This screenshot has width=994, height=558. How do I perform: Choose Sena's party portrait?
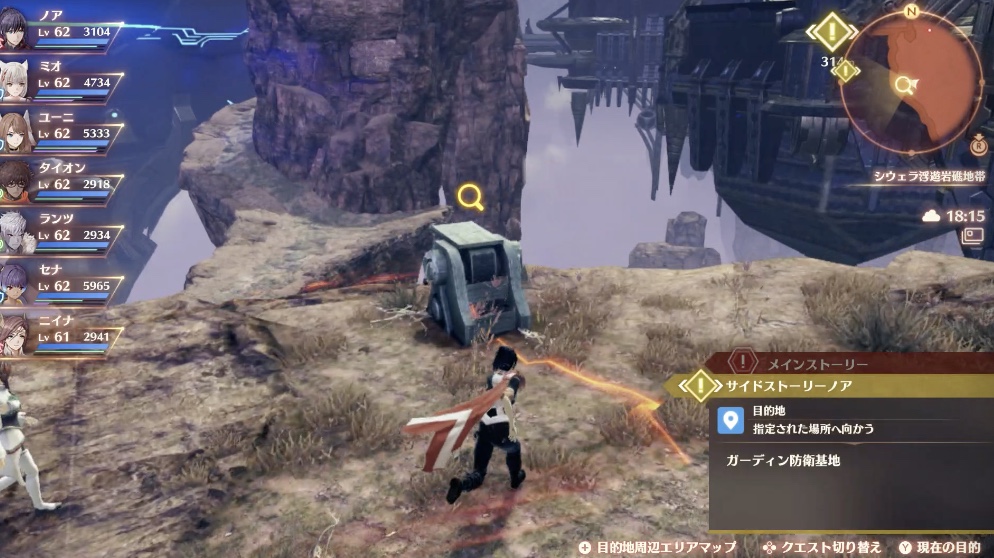pos(14,284)
